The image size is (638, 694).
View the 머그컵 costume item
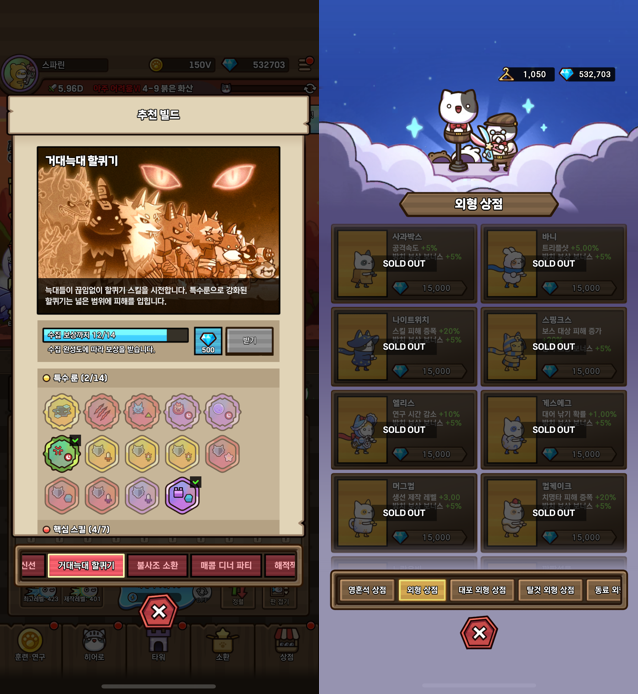(x=404, y=513)
